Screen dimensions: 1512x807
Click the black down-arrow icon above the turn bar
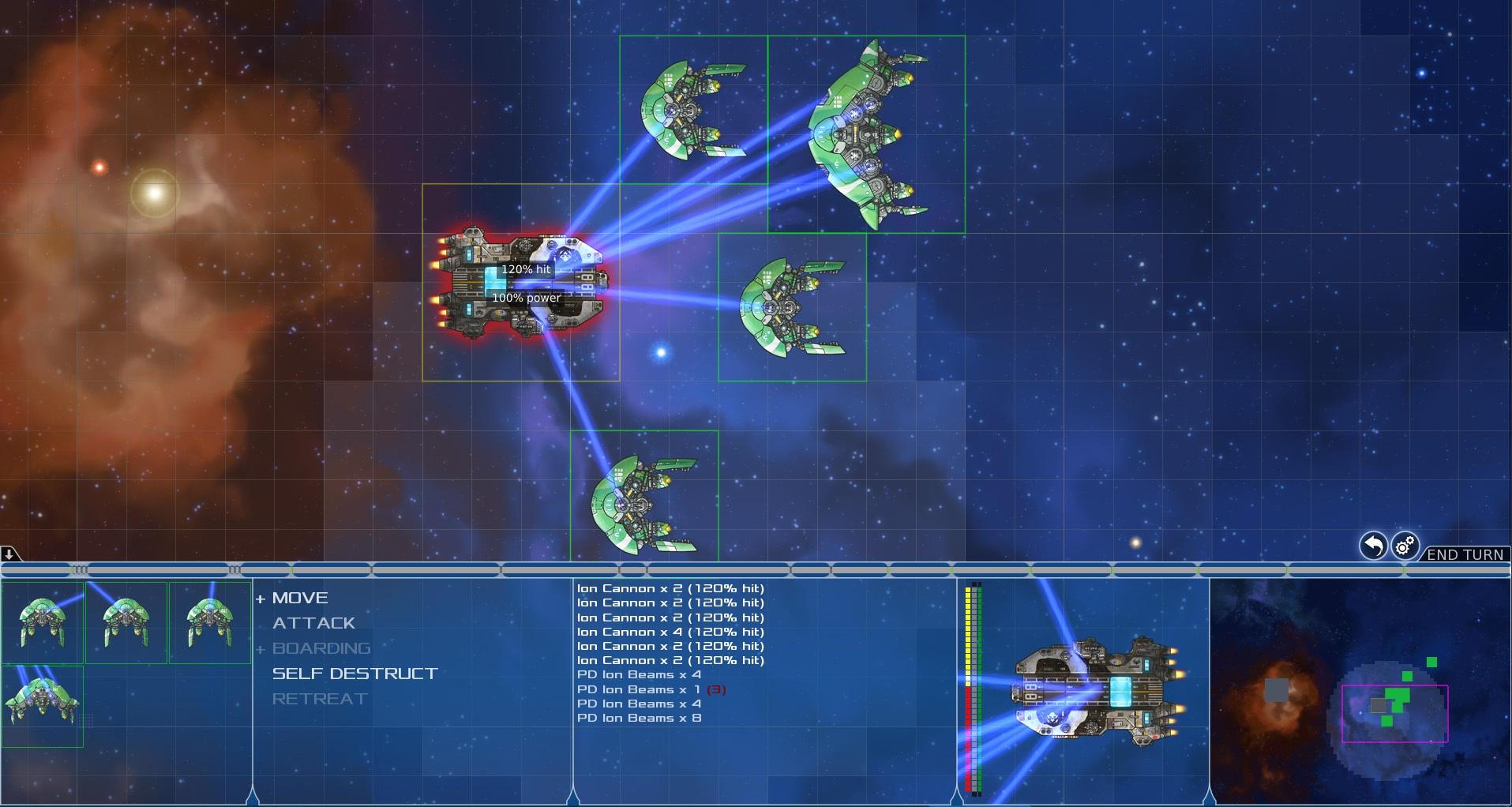click(x=9, y=556)
